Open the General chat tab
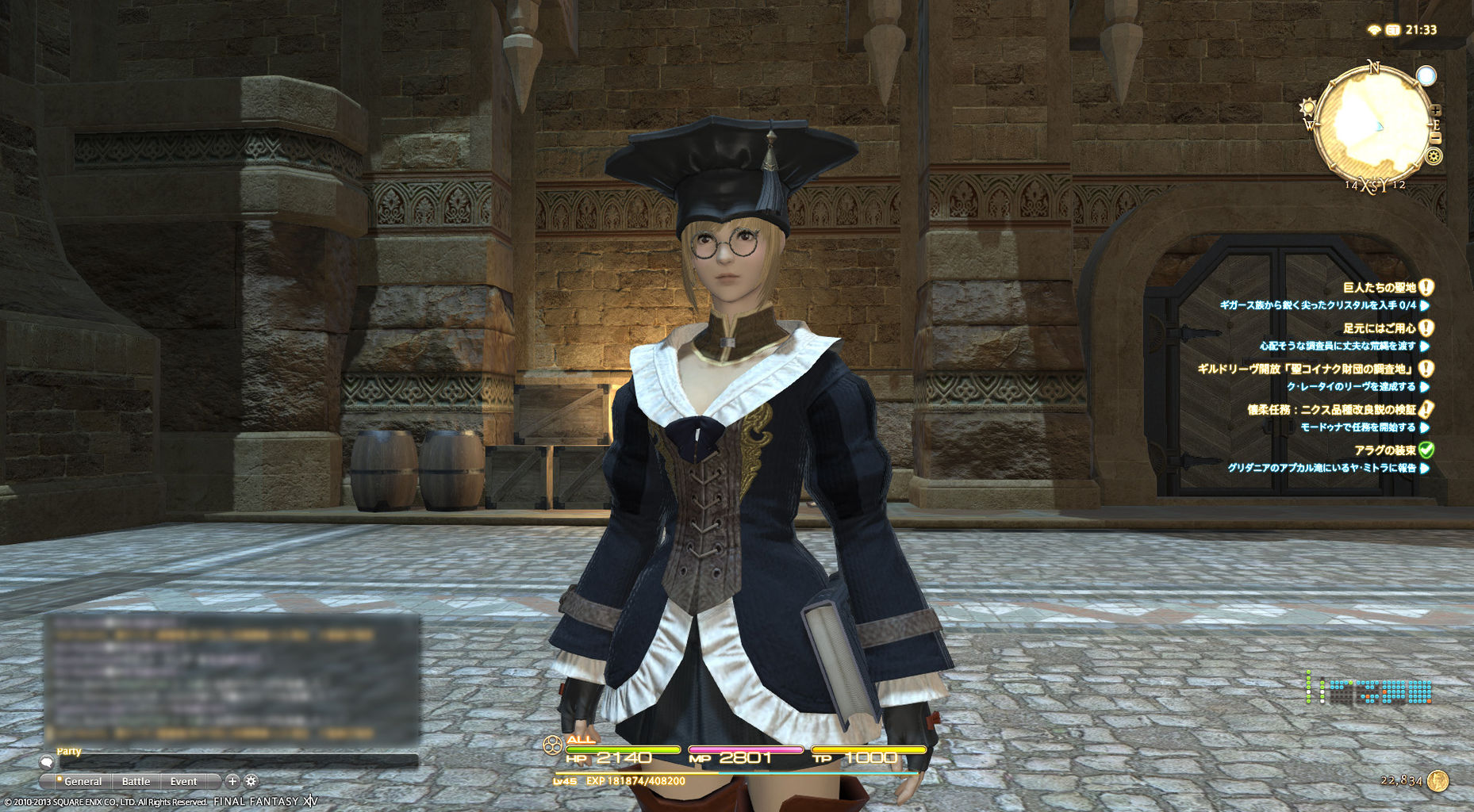This screenshot has width=1474, height=812. (83, 781)
